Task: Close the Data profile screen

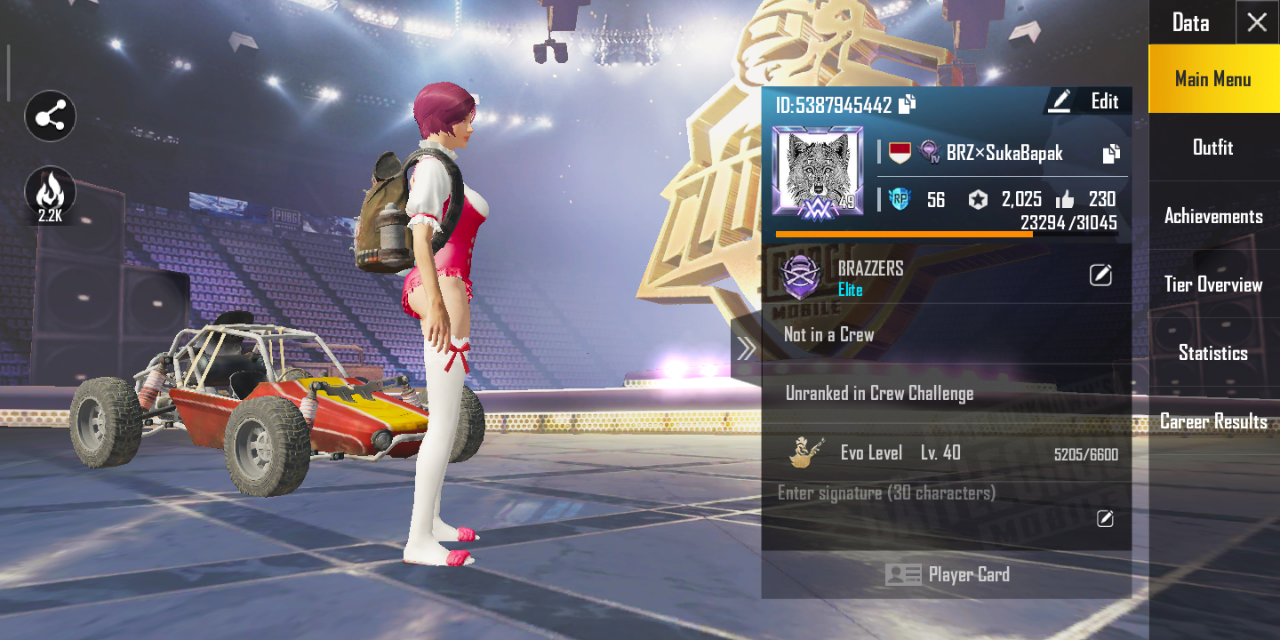Action: [1257, 22]
